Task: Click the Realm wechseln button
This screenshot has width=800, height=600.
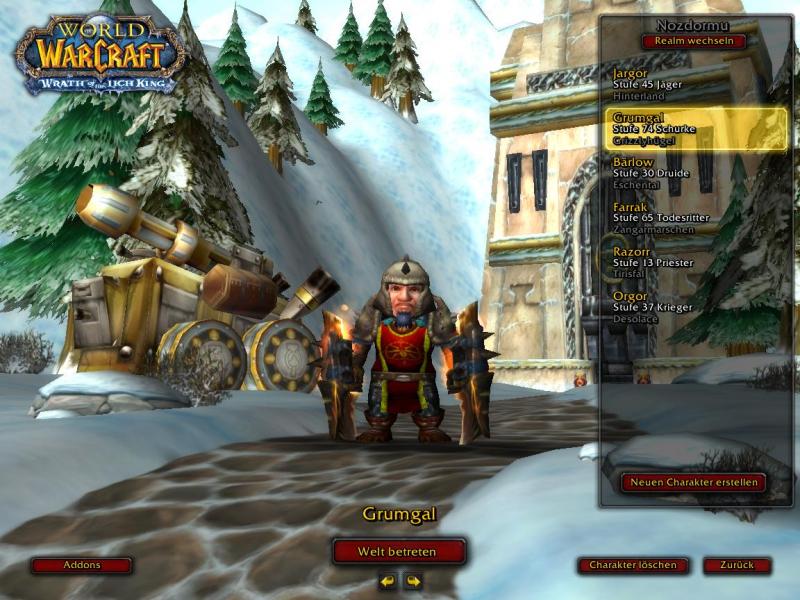Action: tap(693, 41)
